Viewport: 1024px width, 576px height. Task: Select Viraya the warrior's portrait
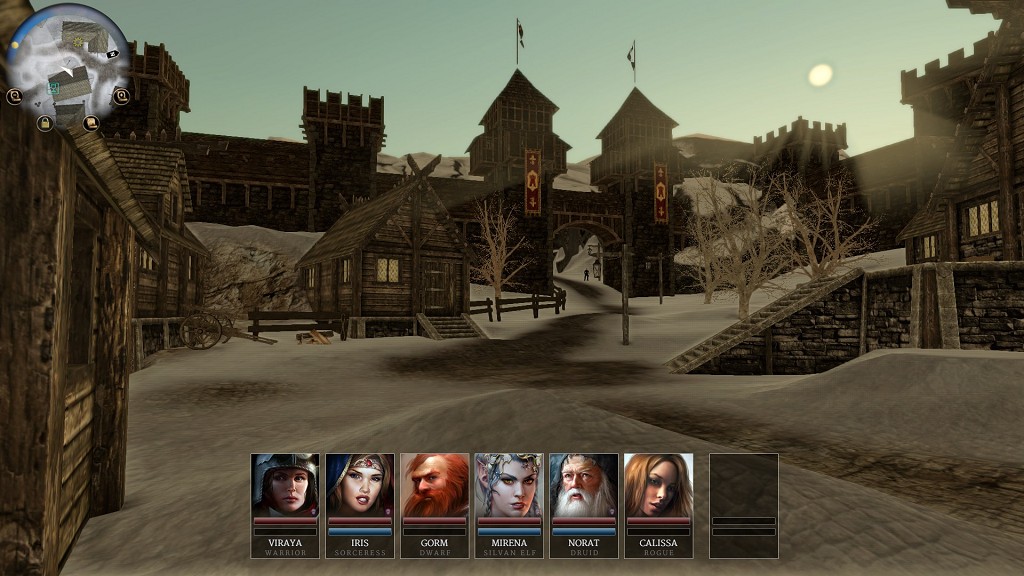point(285,485)
